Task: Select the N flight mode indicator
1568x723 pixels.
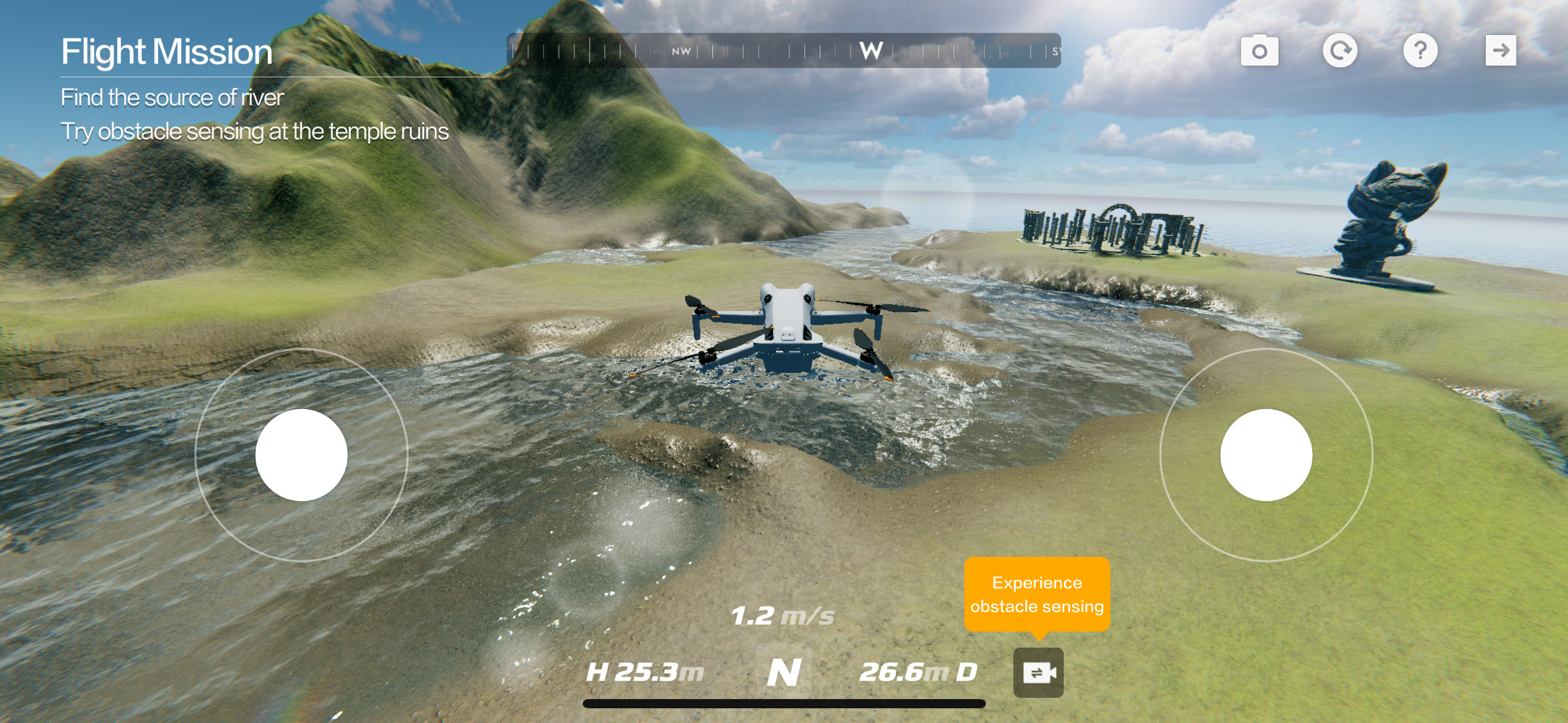Action: tap(784, 672)
